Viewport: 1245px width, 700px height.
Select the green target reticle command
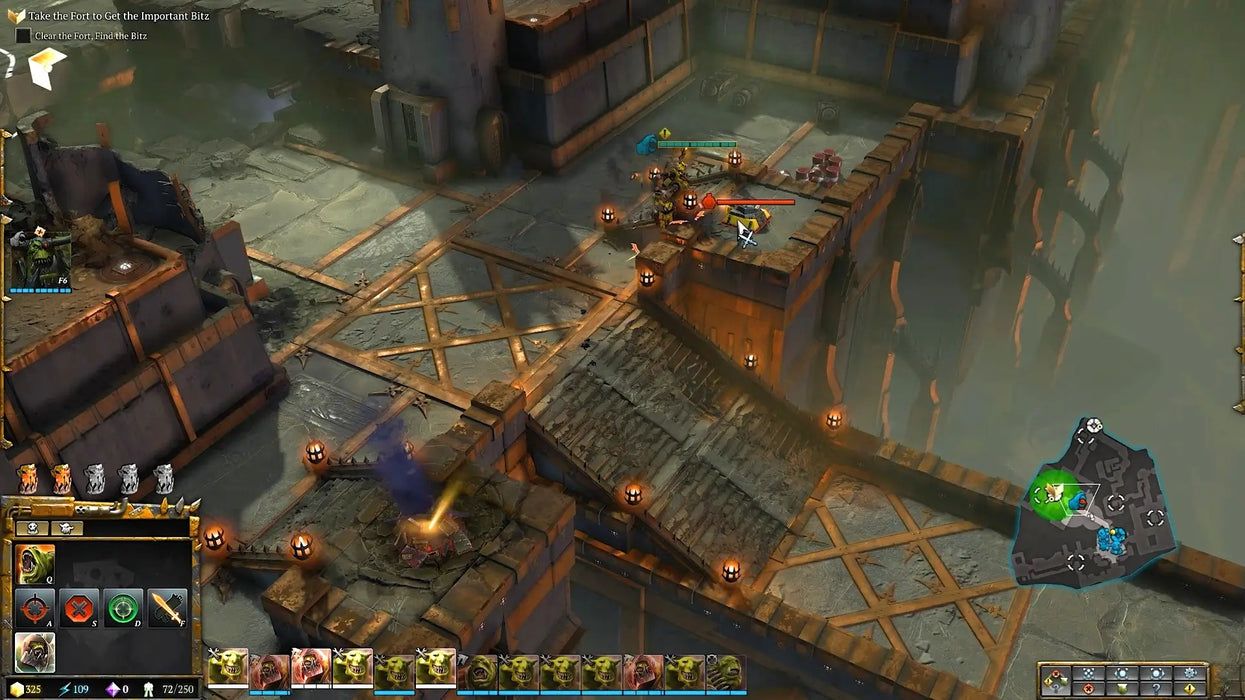pyautogui.click(x=123, y=608)
